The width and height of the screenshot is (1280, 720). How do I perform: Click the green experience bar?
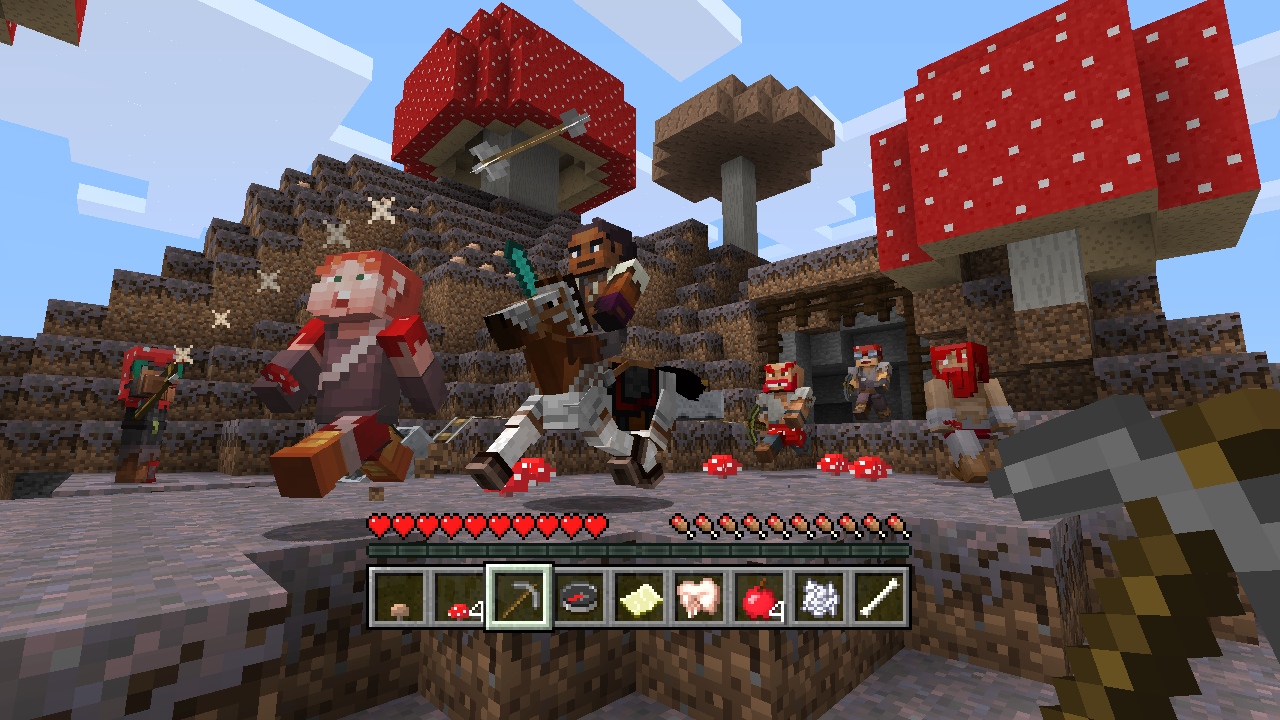640,550
